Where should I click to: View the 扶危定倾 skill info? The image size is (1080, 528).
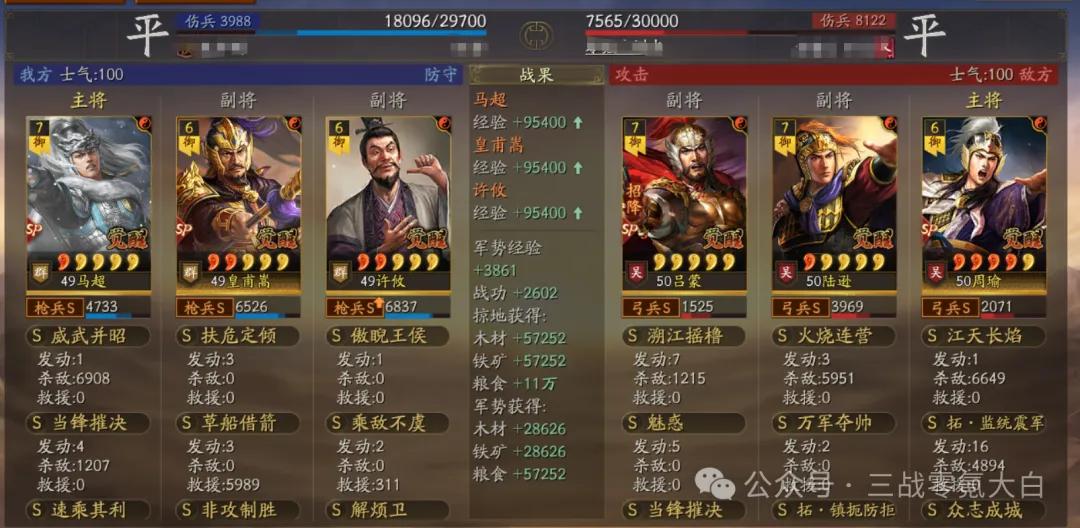[x=238, y=336]
